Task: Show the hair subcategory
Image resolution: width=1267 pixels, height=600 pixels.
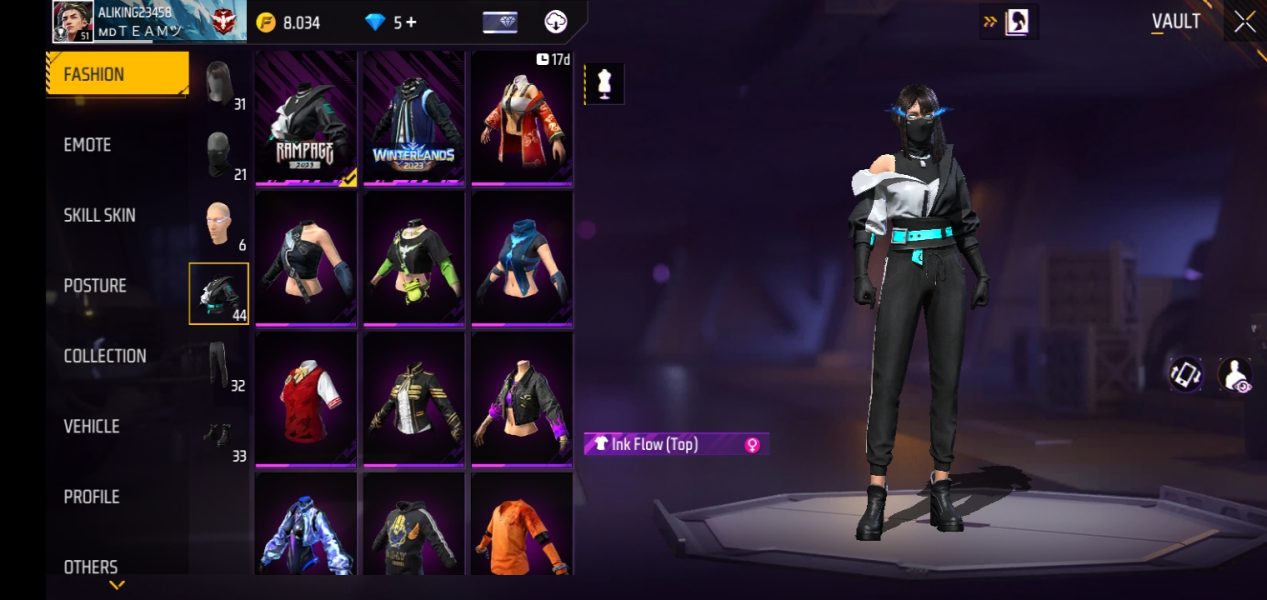Action: tap(219, 83)
